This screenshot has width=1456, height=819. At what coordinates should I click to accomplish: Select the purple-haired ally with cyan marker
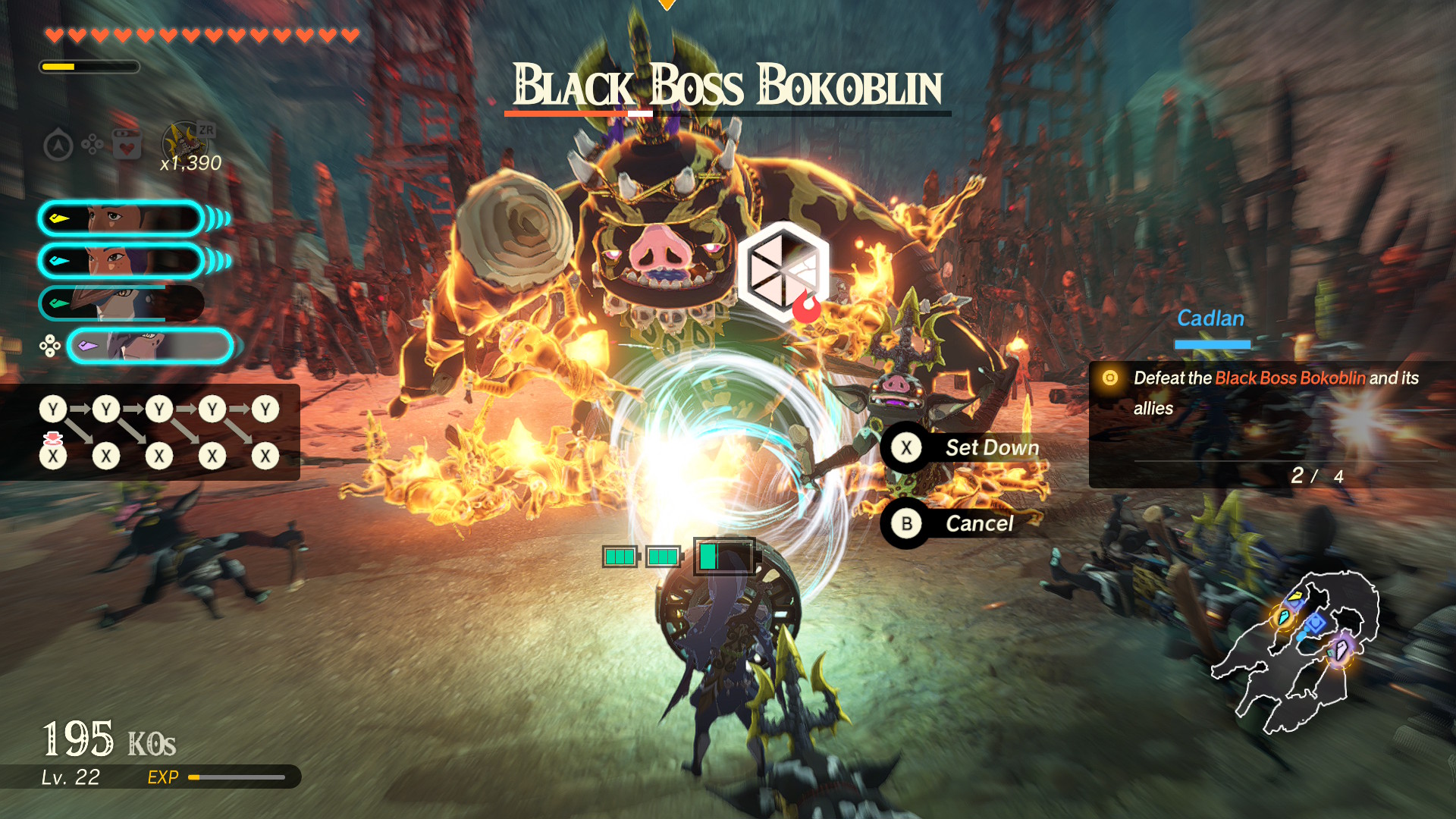pos(121,261)
